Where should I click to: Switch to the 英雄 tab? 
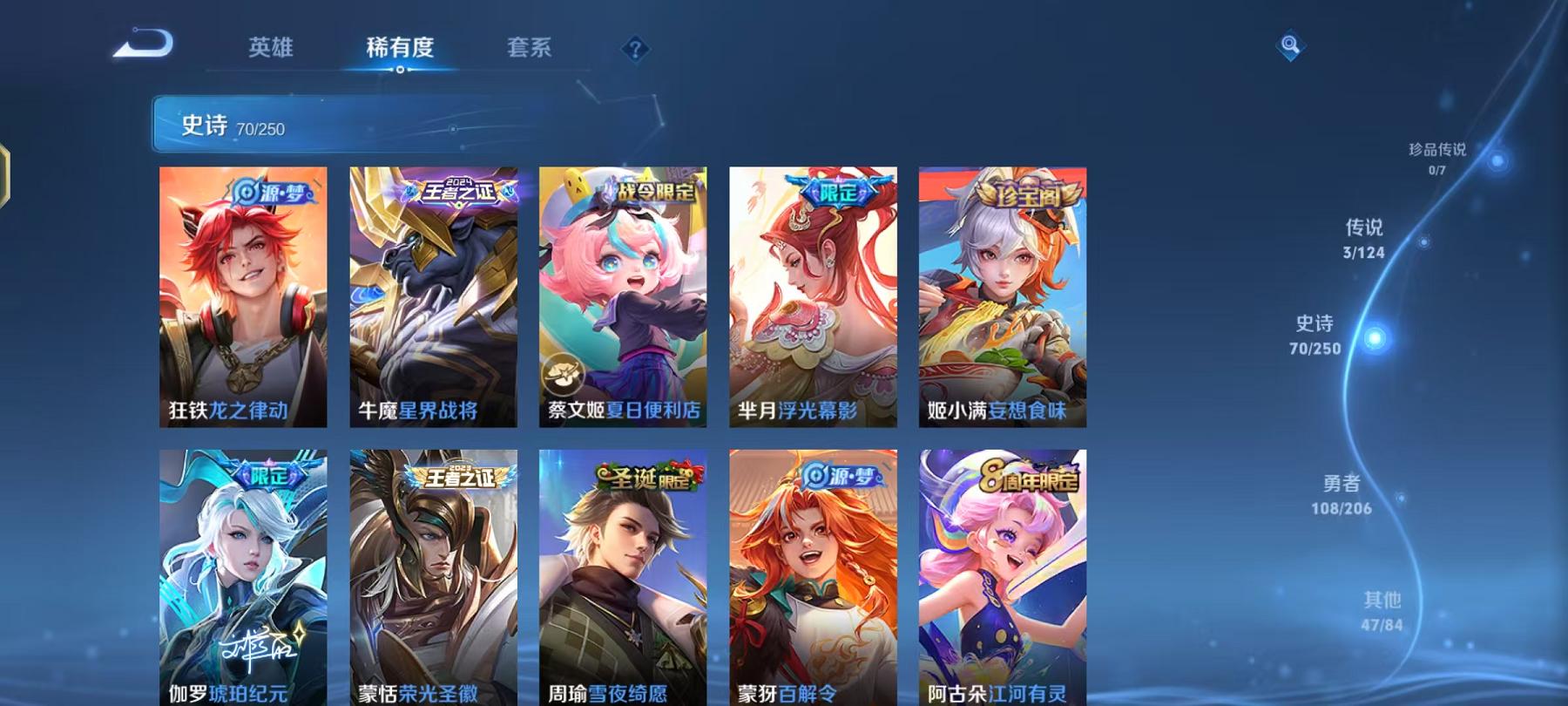[x=273, y=50]
